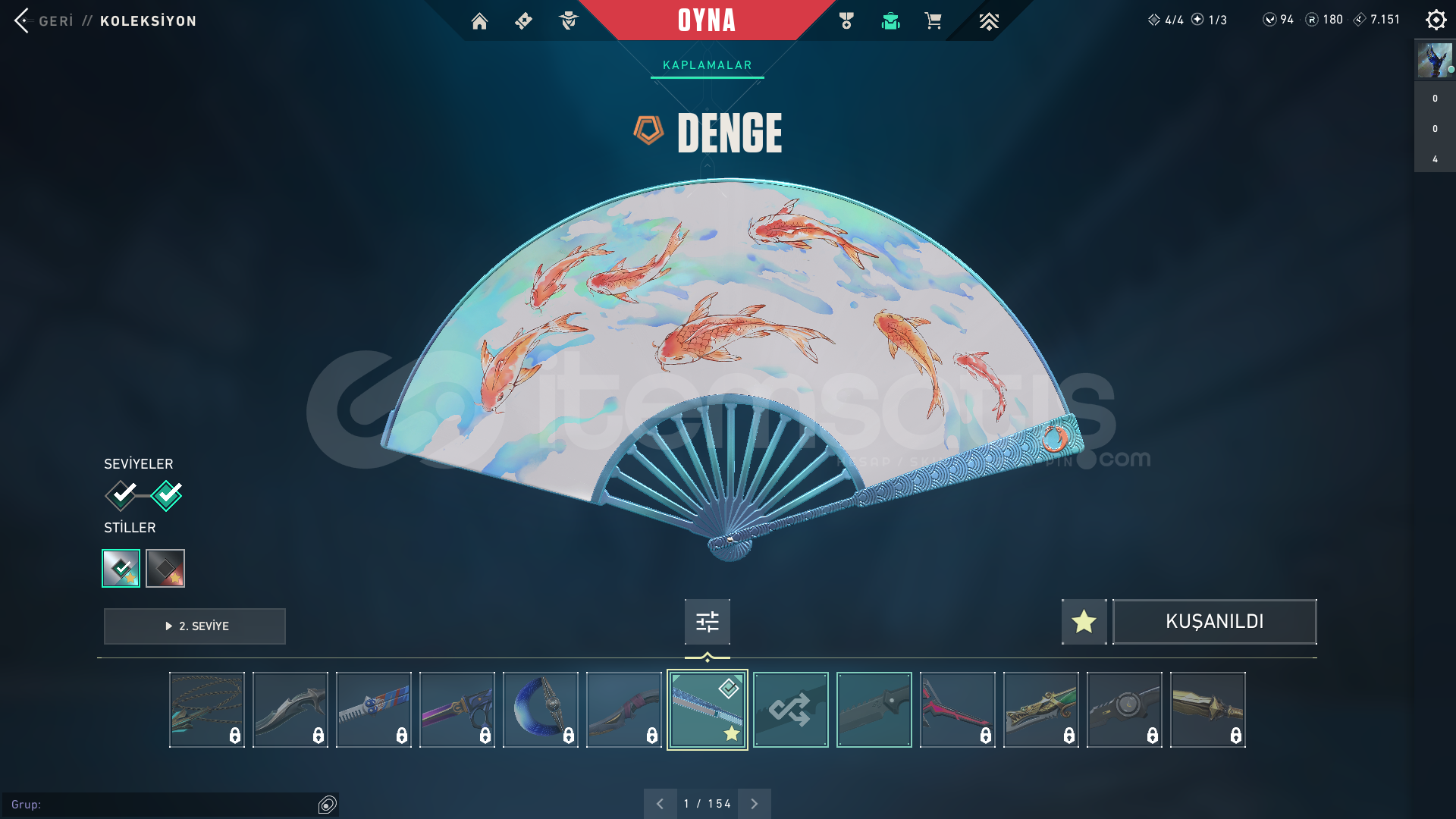Select the second level checkmark
The height and width of the screenshot is (819, 1456).
[x=167, y=495]
